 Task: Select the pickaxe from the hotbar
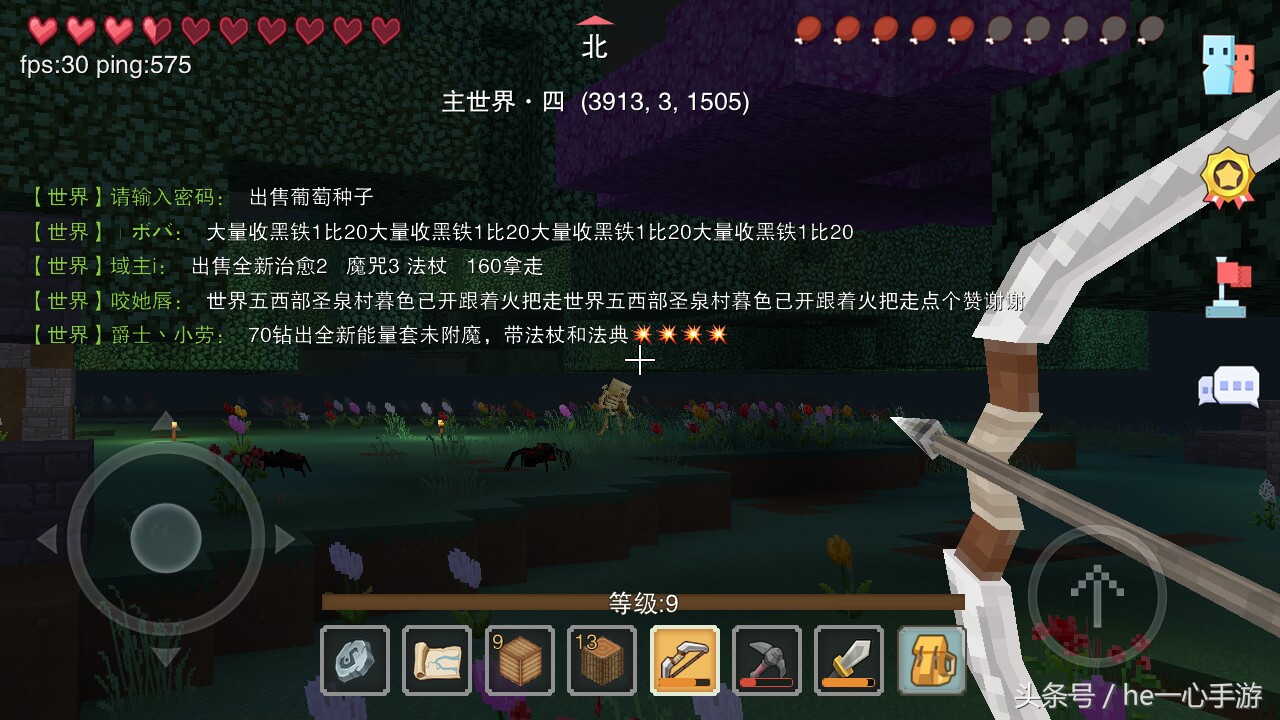tap(767, 661)
